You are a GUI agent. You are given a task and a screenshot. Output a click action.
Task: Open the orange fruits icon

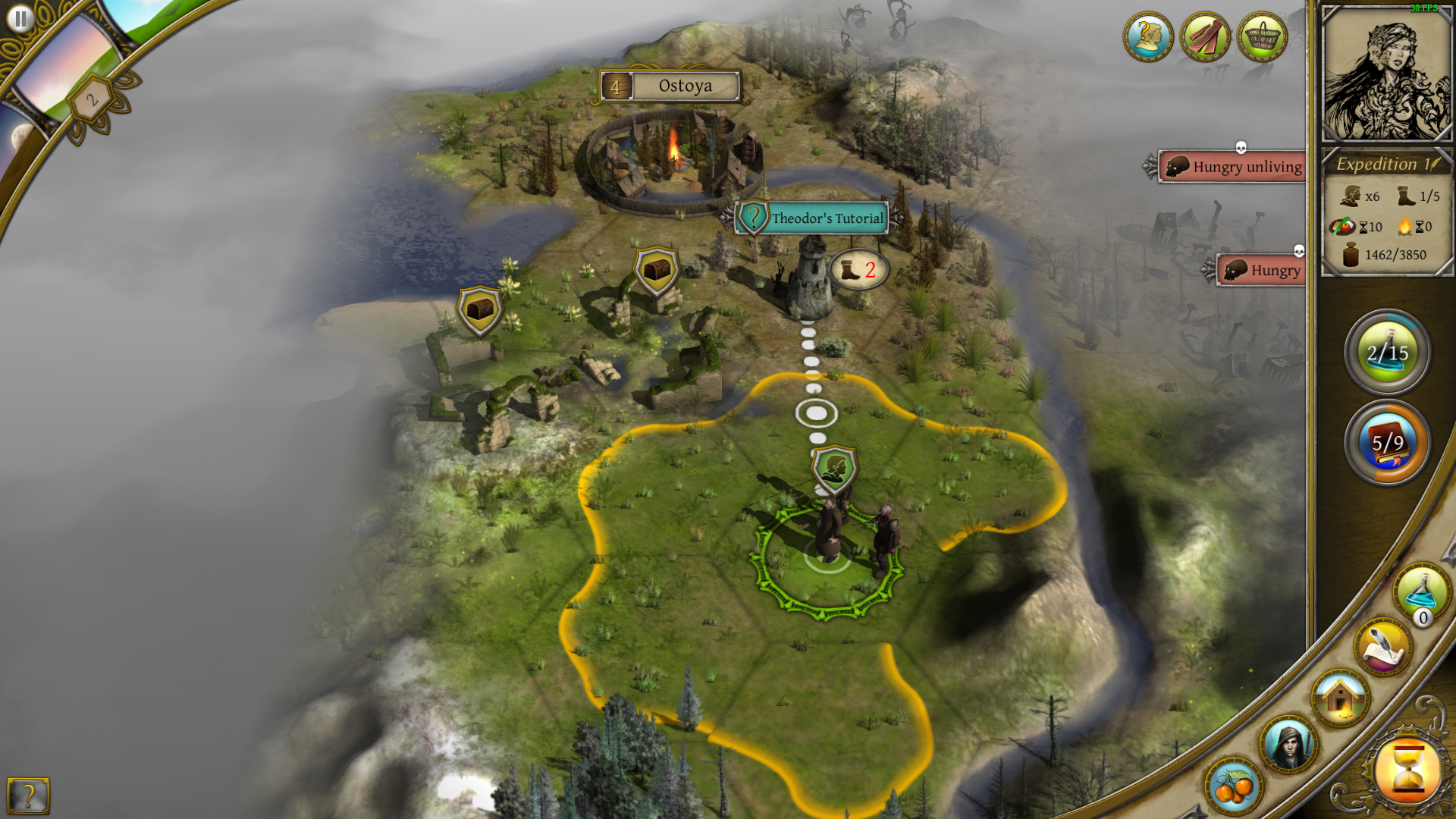1233,785
